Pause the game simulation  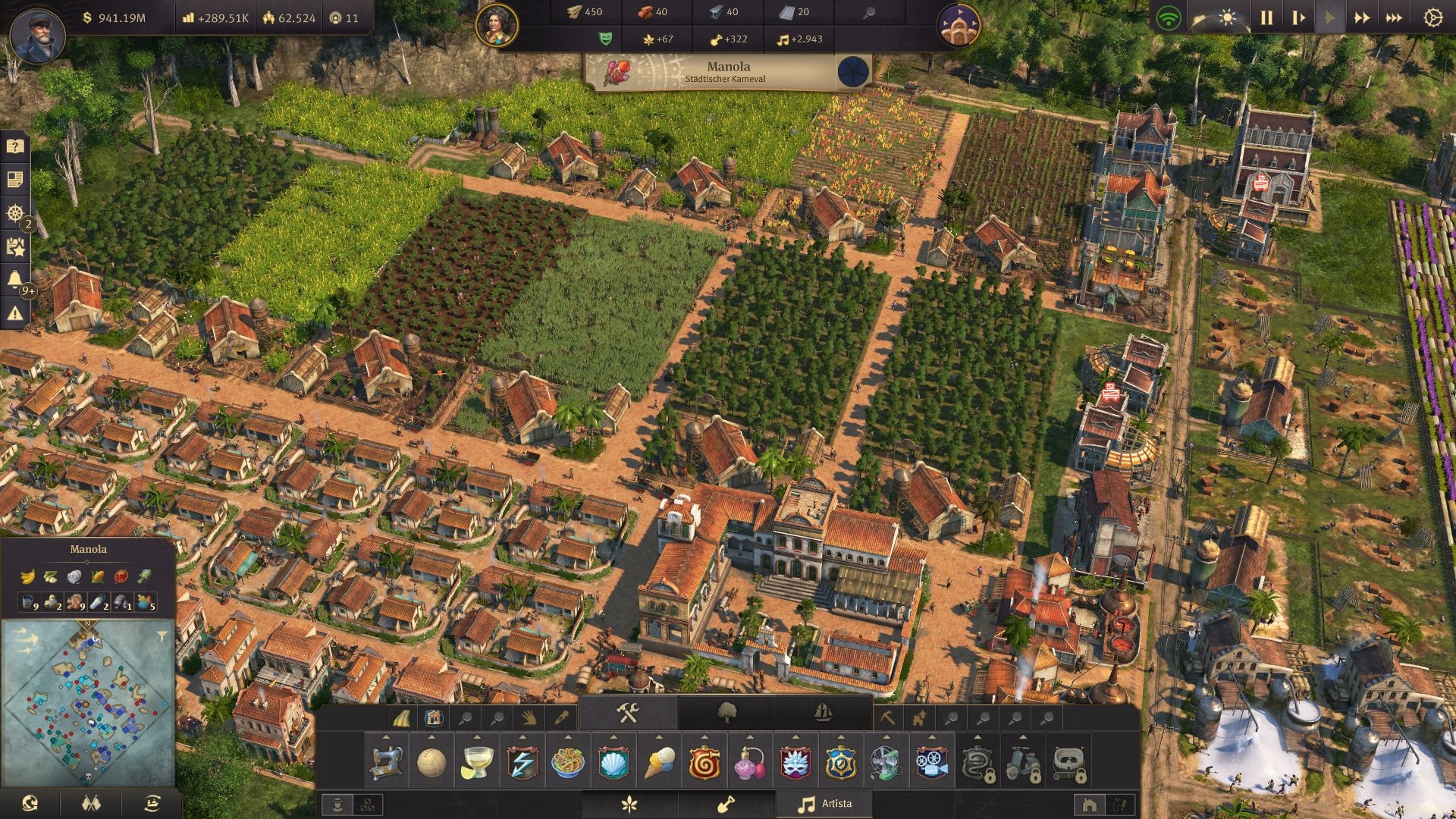click(x=1266, y=18)
